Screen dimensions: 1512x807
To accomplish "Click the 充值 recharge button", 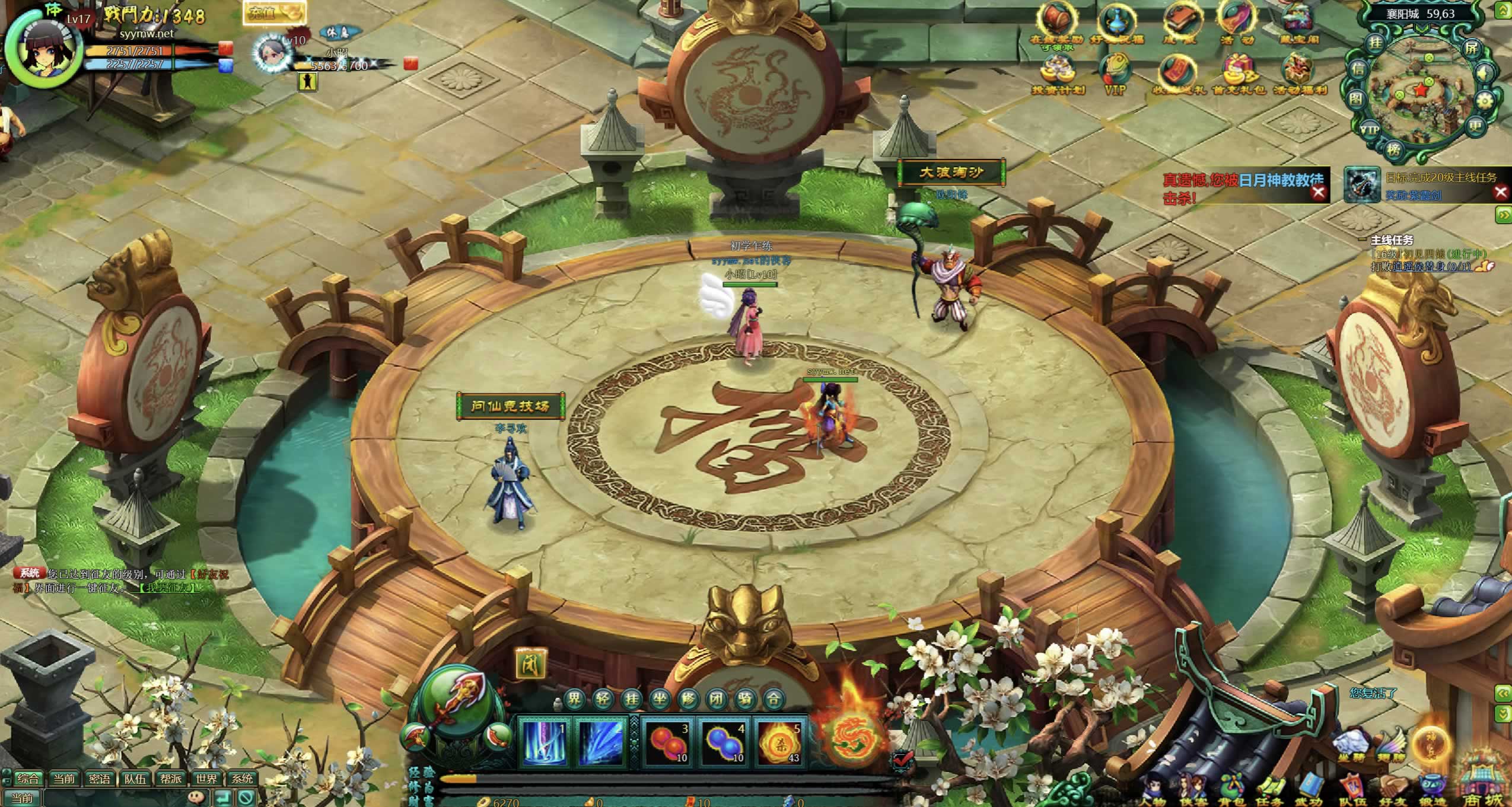I will (x=273, y=13).
